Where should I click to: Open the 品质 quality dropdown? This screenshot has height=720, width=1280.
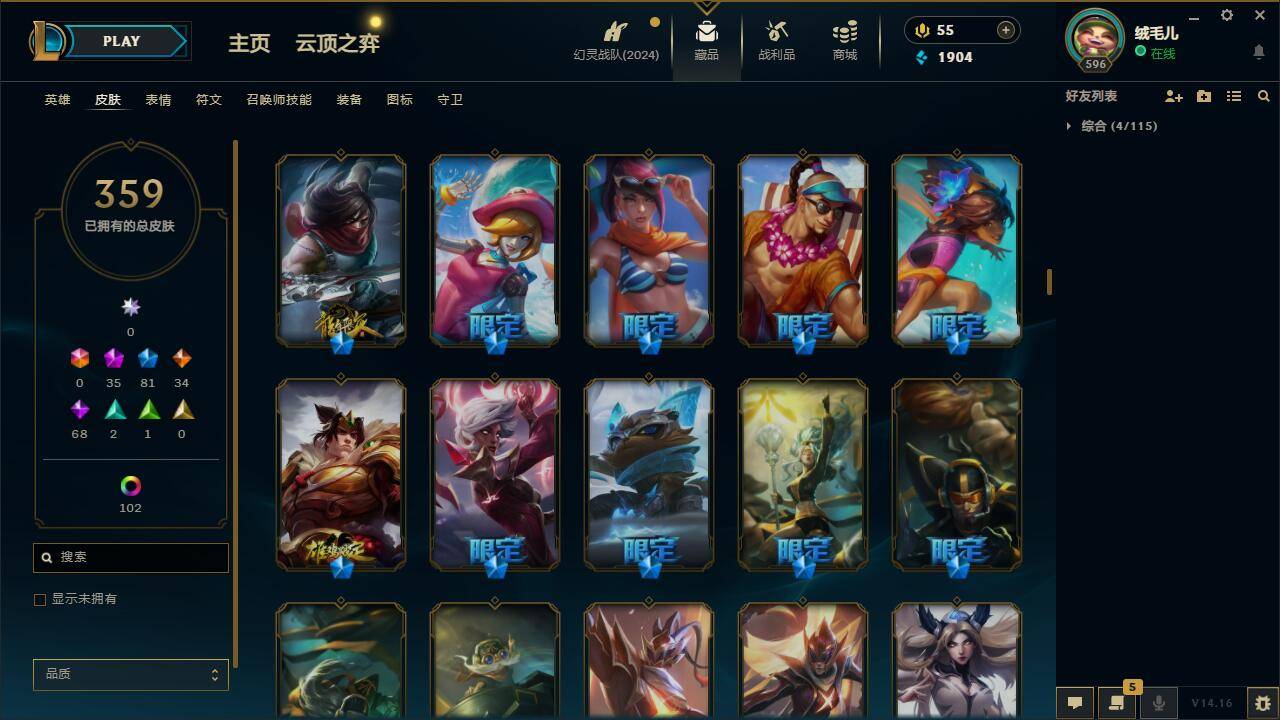[130, 675]
